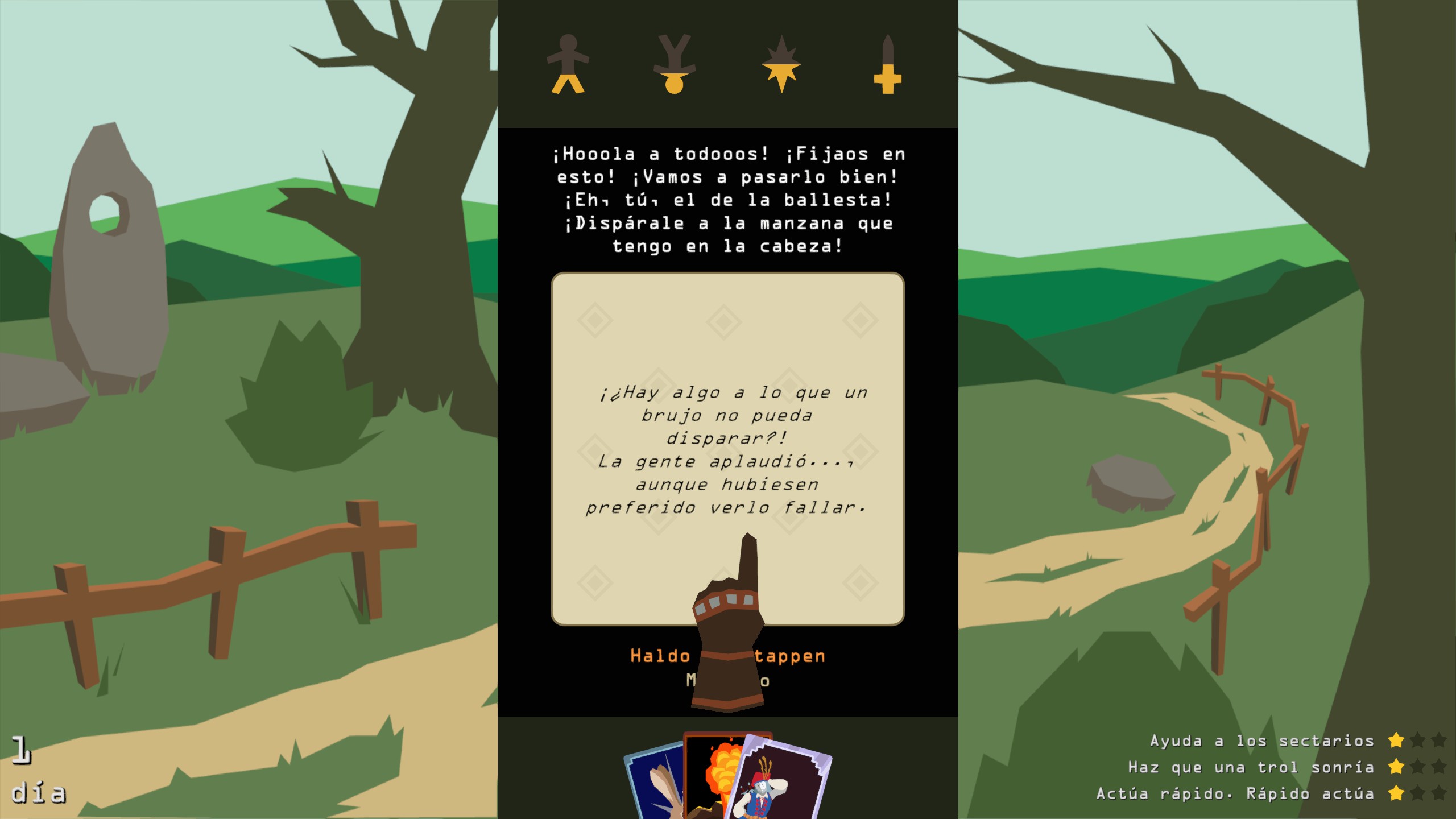
Task: Toggle the last dark star of 'Actúa rápido'
Action: pyautogui.click(x=1439, y=792)
